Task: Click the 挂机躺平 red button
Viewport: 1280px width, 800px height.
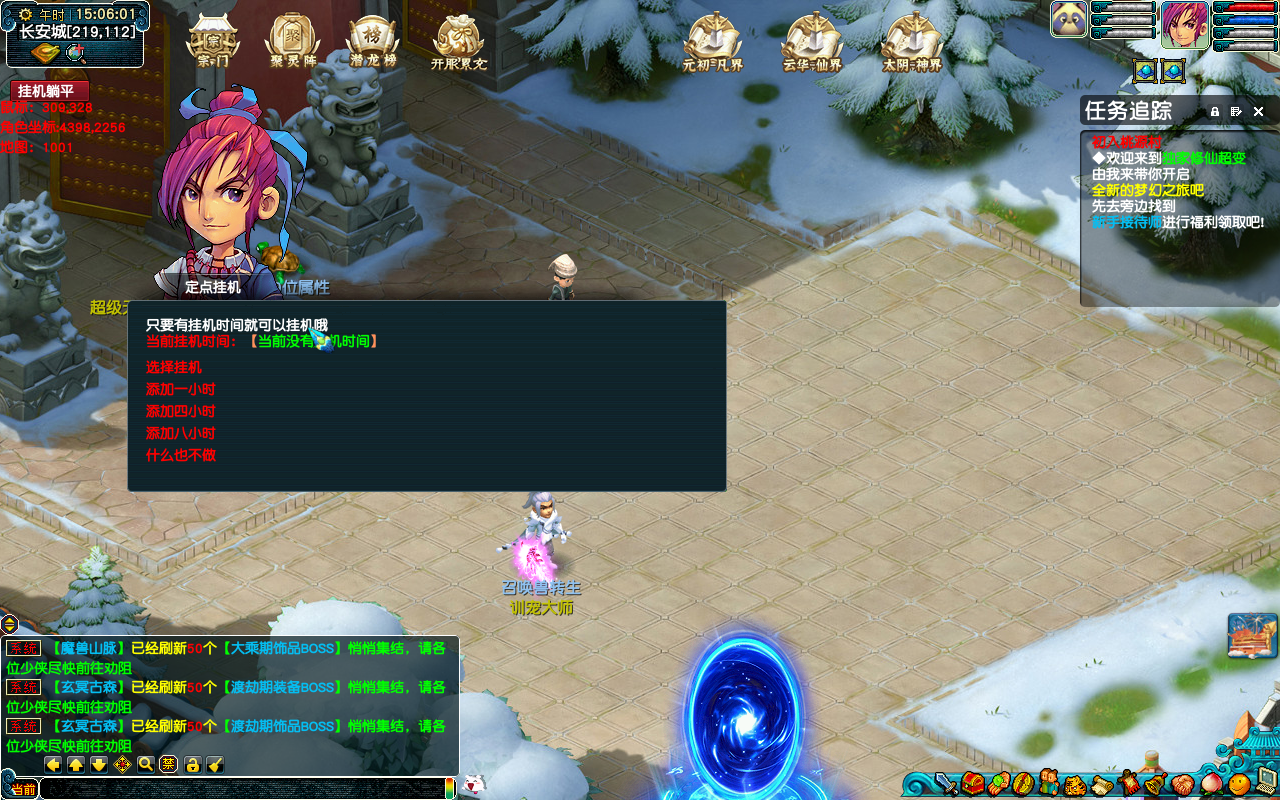Action: pyautogui.click(x=46, y=91)
